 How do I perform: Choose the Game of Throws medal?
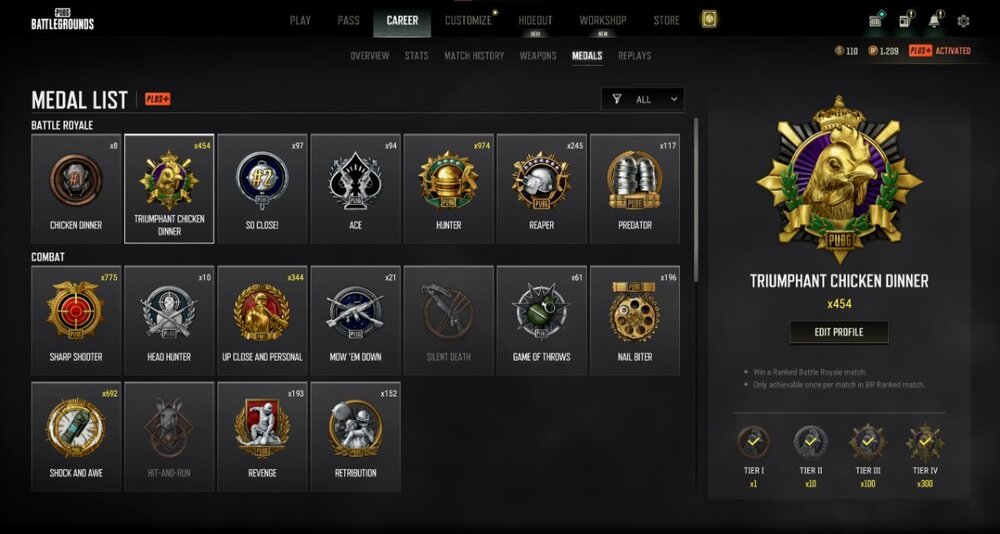(x=541, y=320)
